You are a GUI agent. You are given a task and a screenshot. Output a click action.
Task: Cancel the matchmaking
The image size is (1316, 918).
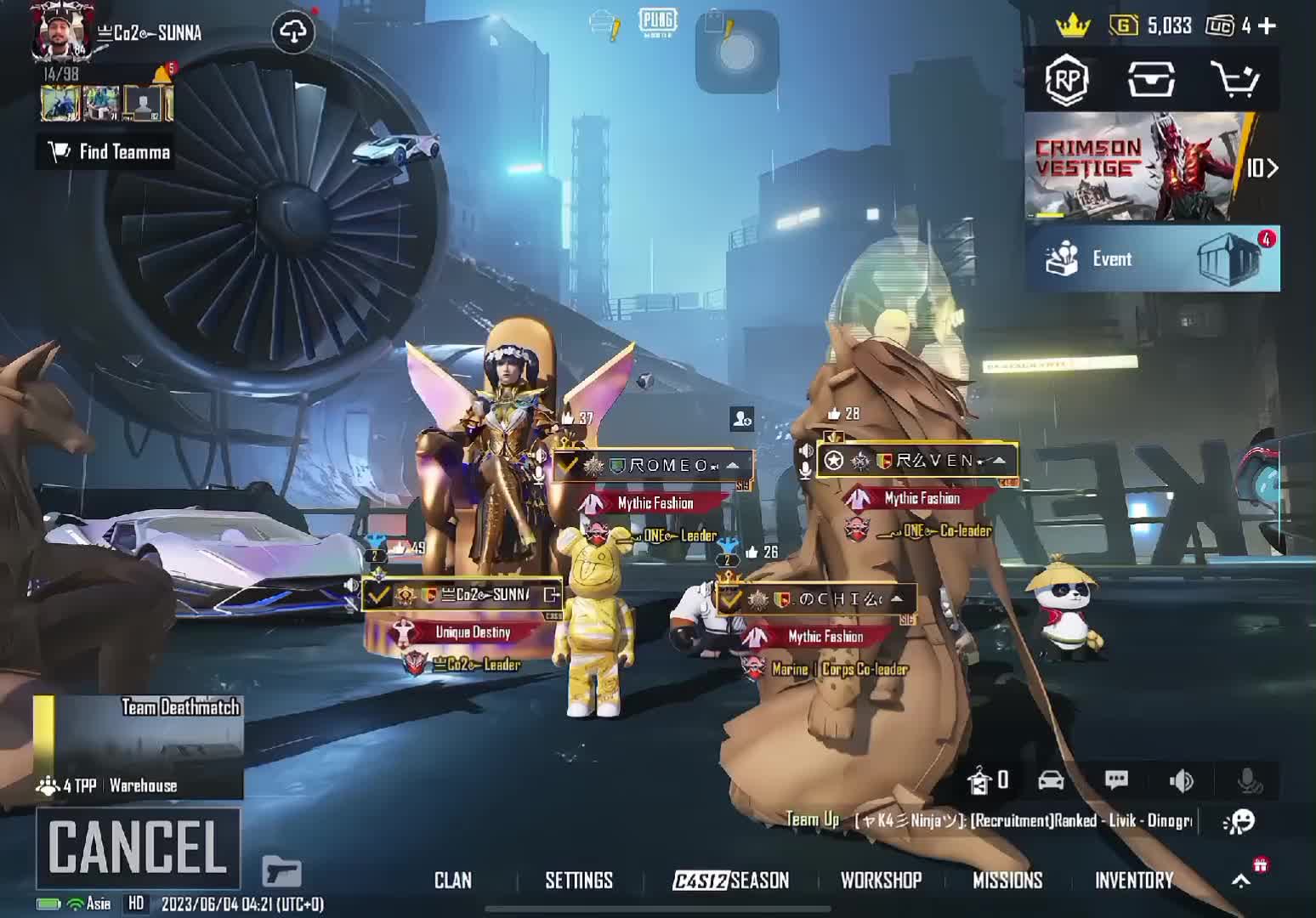pyautogui.click(x=138, y=847)
